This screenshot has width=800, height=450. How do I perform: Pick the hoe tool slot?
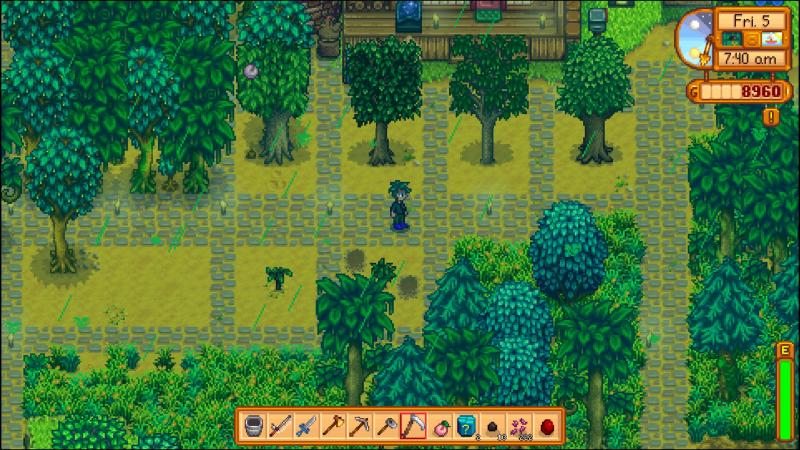tap(386, 424)
